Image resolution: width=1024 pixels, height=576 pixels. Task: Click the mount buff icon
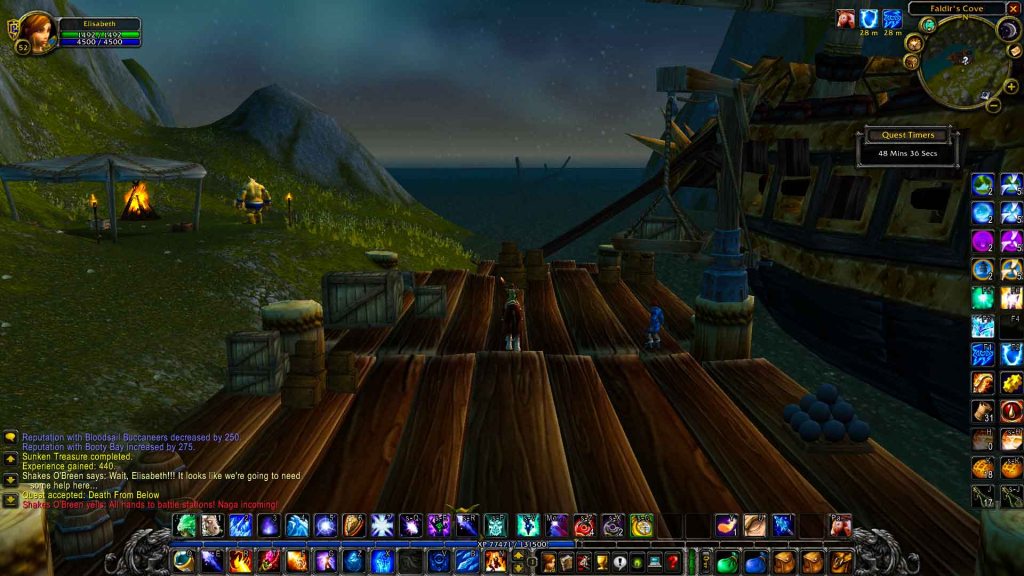coord(846,19)
